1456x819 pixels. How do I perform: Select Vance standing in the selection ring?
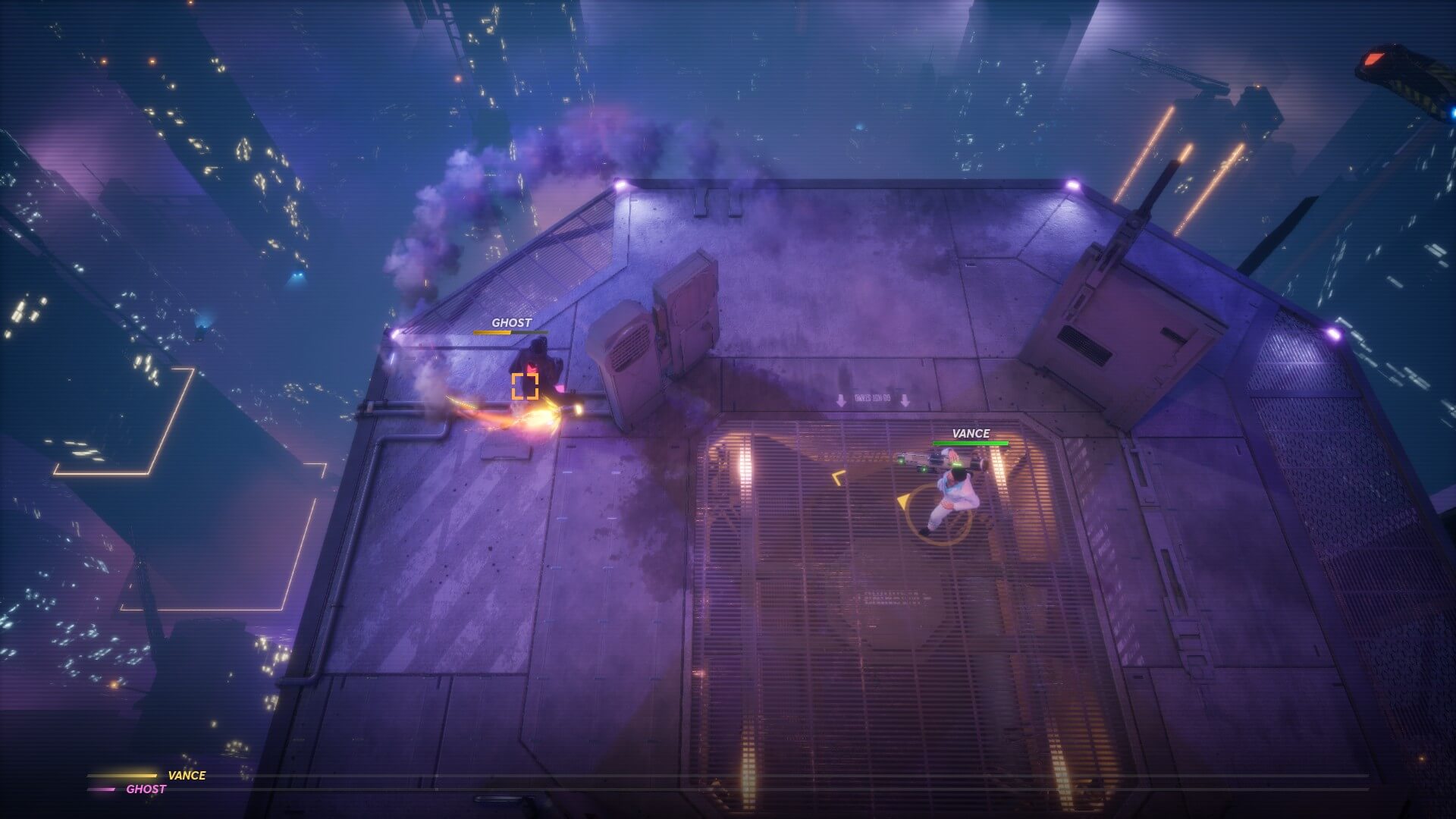click(953, 499)
